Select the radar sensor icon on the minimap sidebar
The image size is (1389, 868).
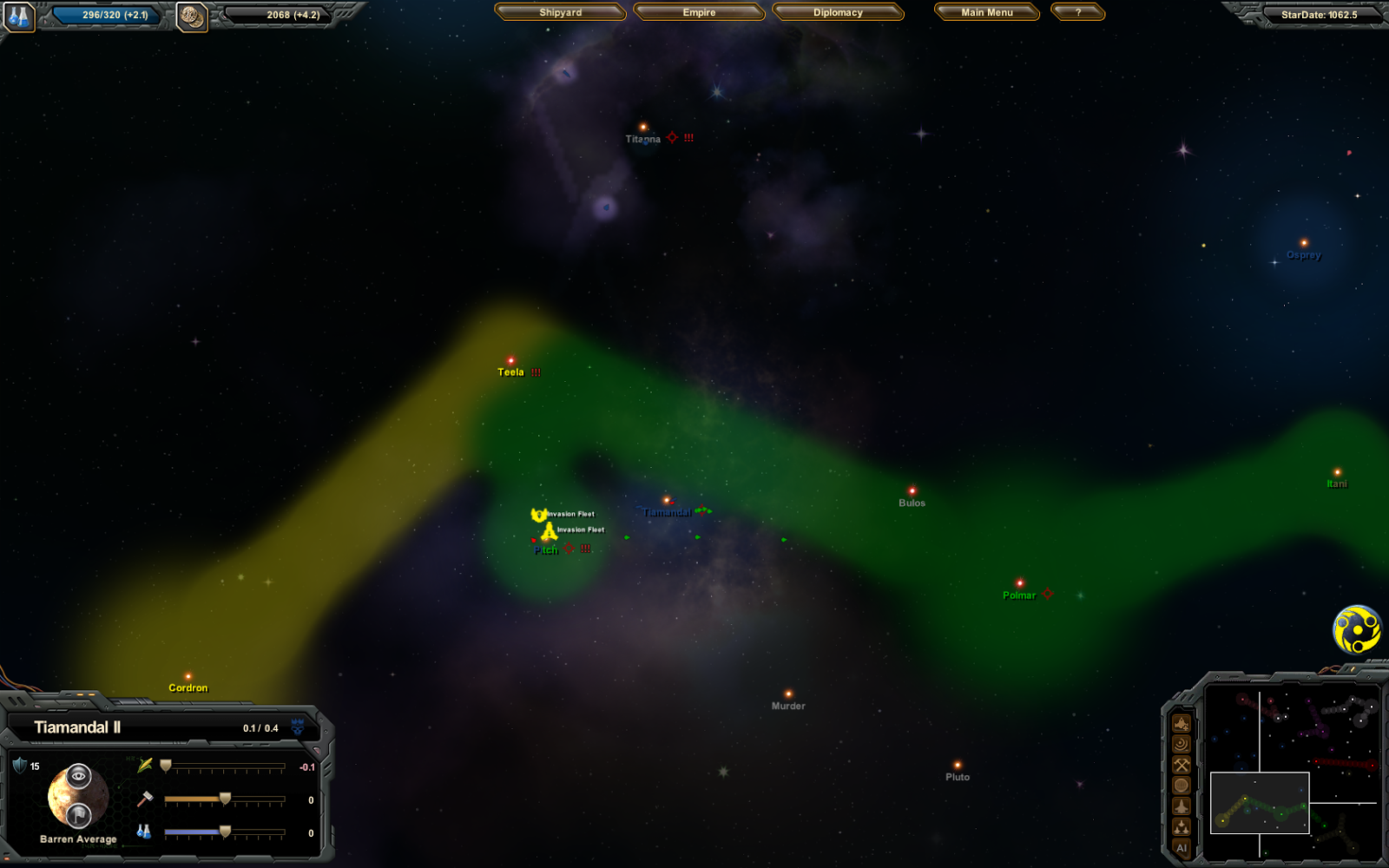pos(1182,745)
